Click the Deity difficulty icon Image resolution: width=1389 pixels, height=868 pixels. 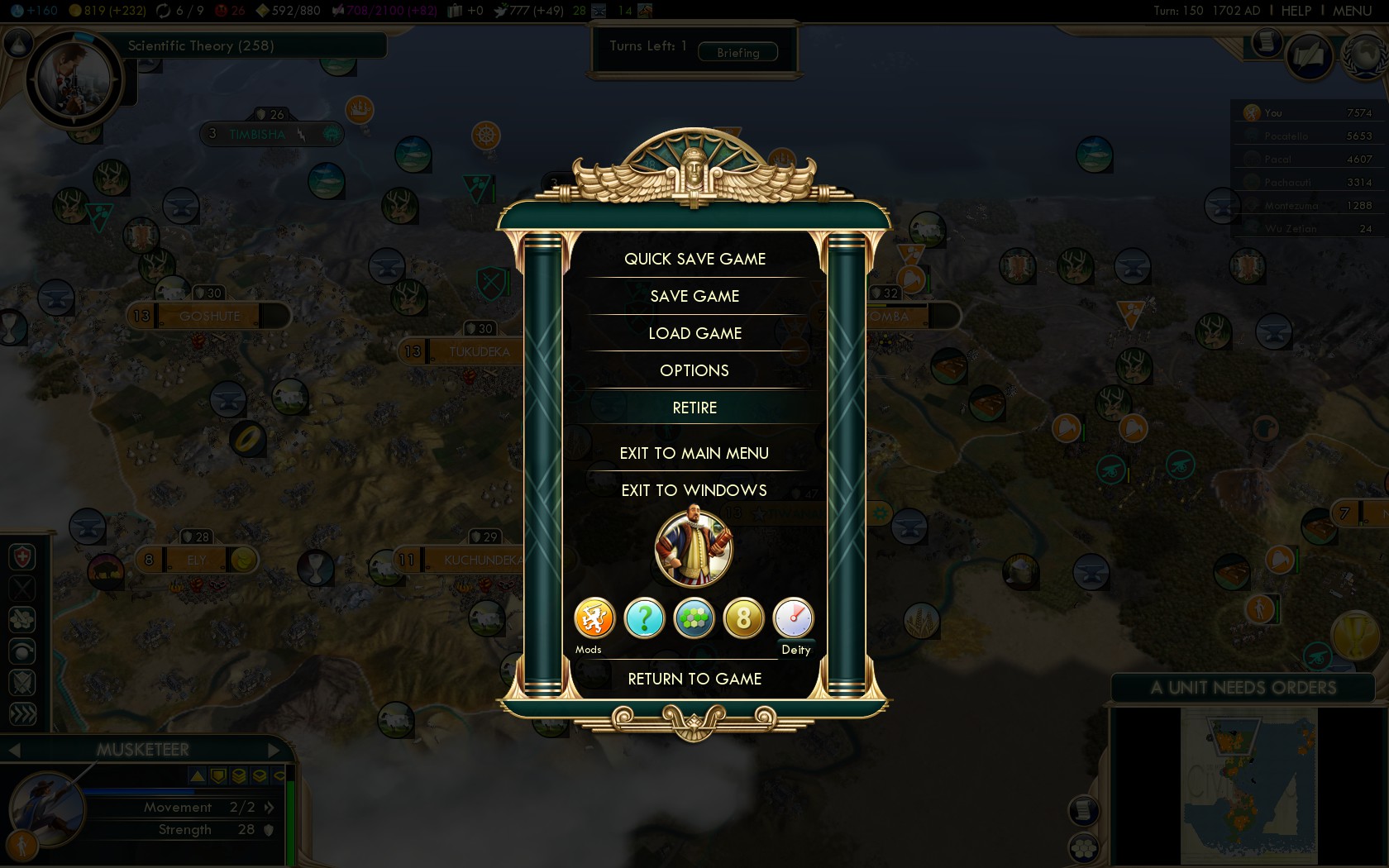[793, 618]
